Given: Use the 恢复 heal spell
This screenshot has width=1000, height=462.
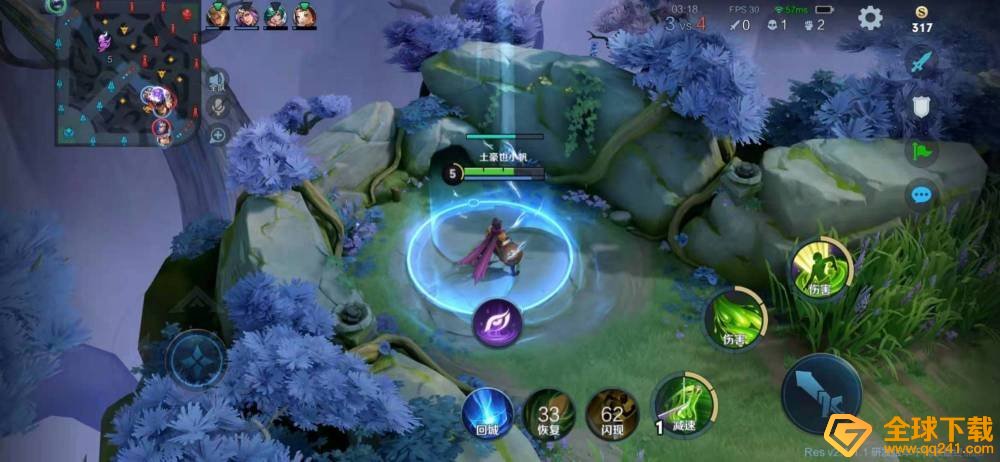Looking at the screenshot, I should pyautogui.click(x=547, y=414).
